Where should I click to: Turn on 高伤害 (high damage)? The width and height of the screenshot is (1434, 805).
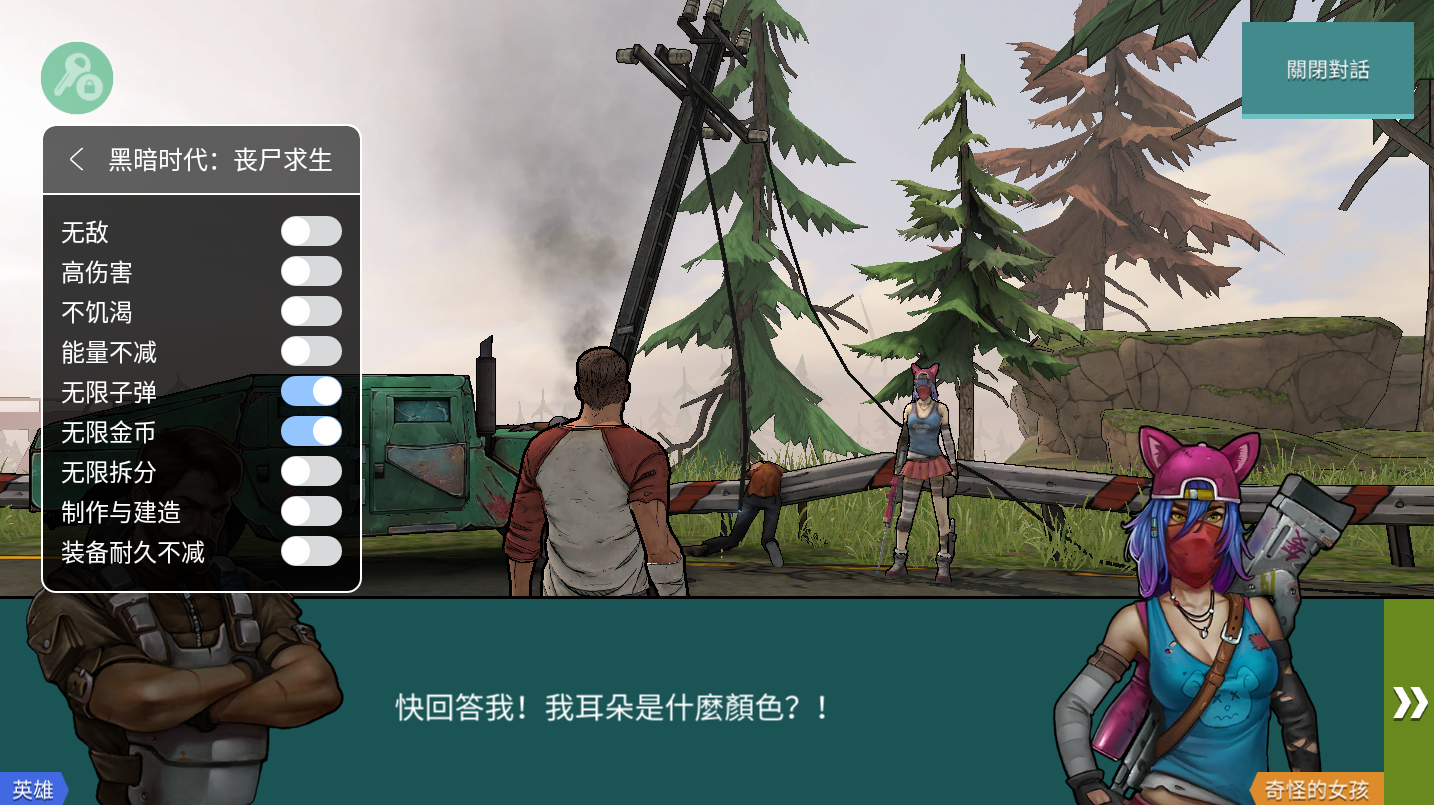click(311, 271)
